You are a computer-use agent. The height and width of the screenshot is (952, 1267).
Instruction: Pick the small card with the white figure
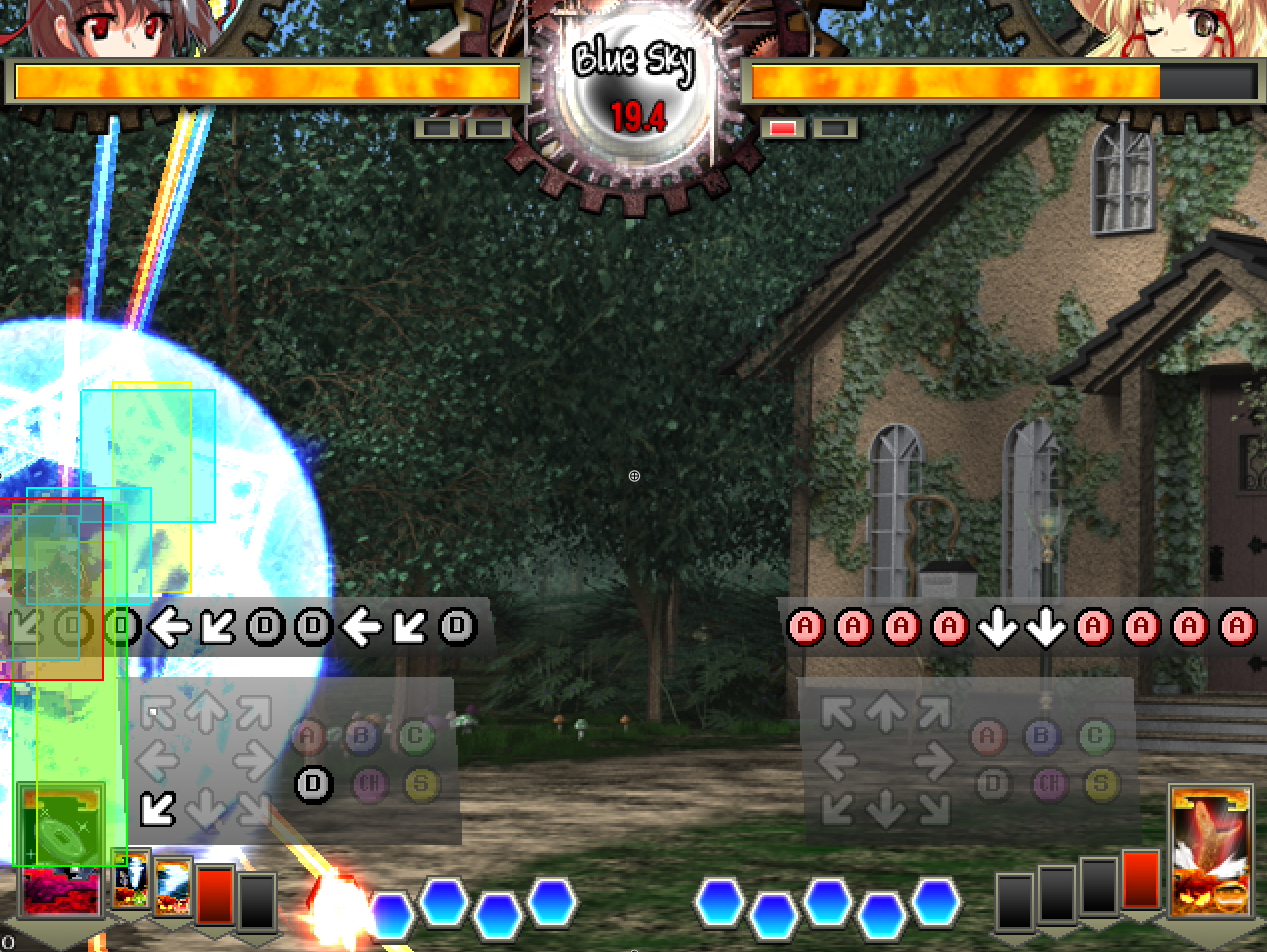(x=131, y=880)
